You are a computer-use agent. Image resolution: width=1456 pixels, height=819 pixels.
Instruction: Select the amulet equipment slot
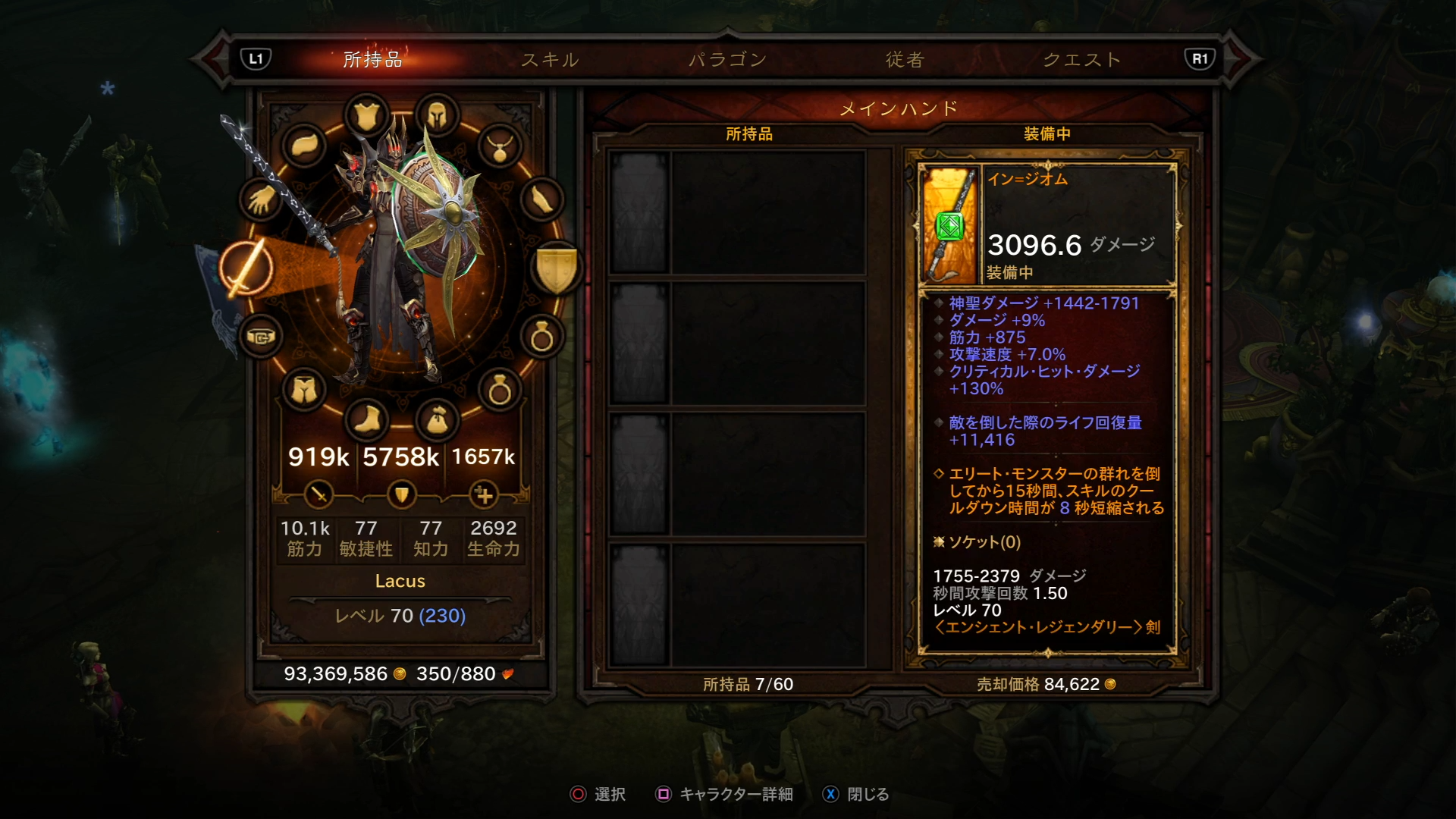(x=500, y=146)
